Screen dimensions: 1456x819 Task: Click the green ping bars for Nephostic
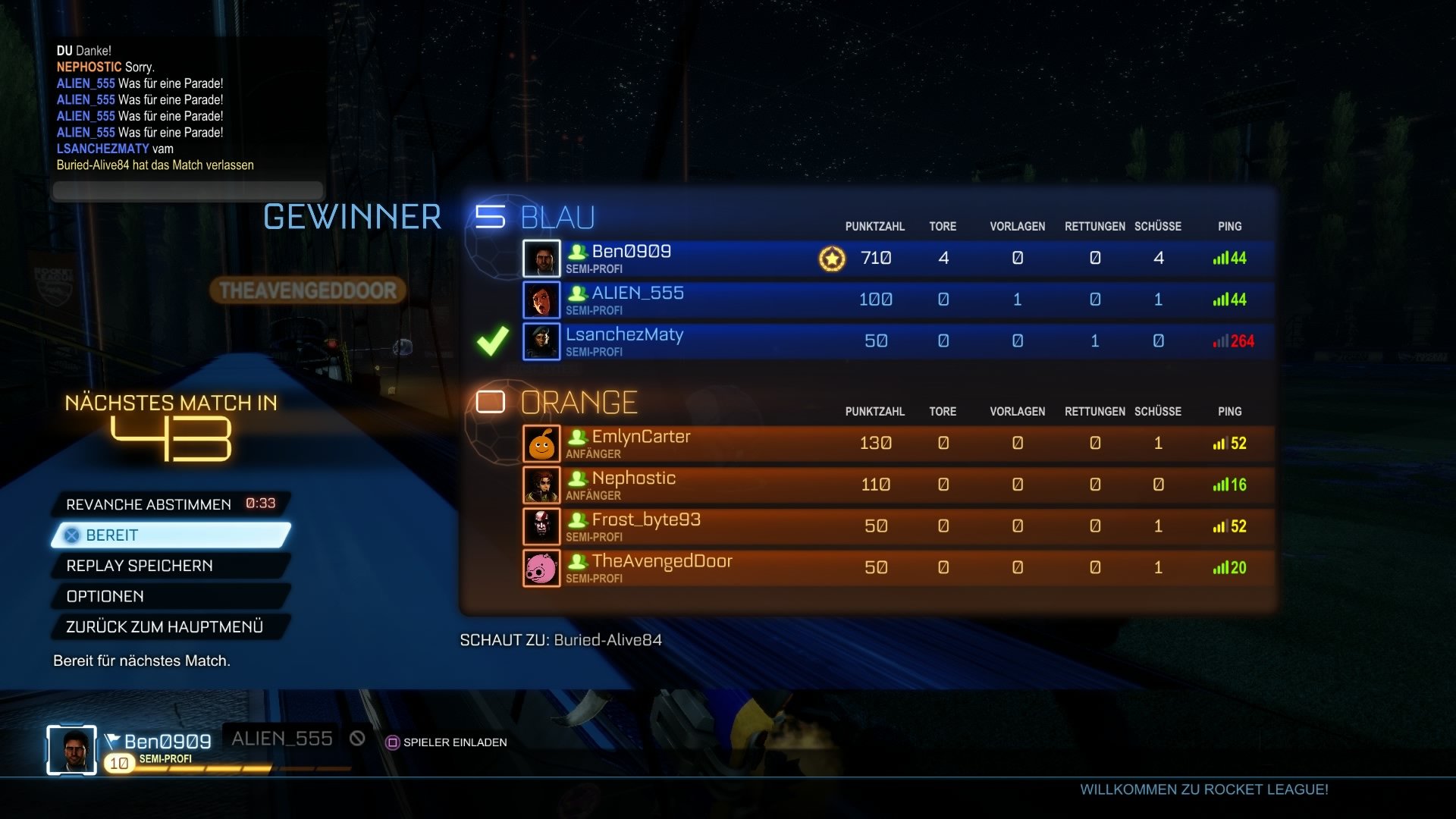[1222, 485]
